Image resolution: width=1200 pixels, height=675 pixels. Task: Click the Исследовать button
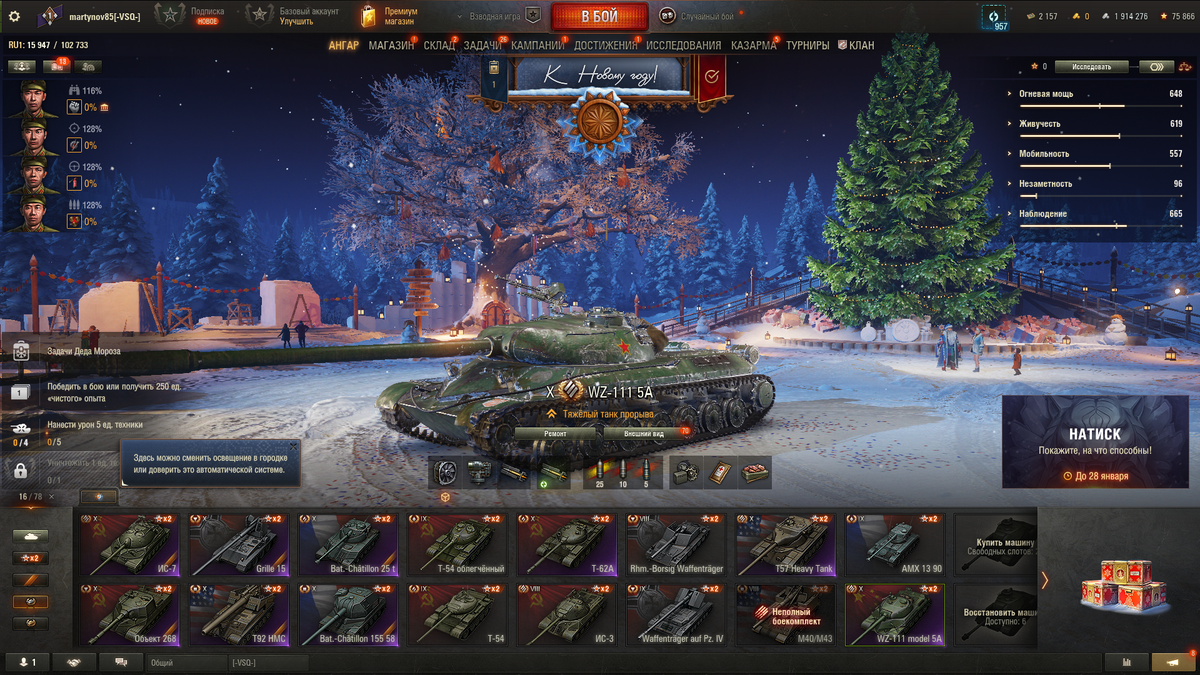pyautogui.click(x=1091, y=67)
